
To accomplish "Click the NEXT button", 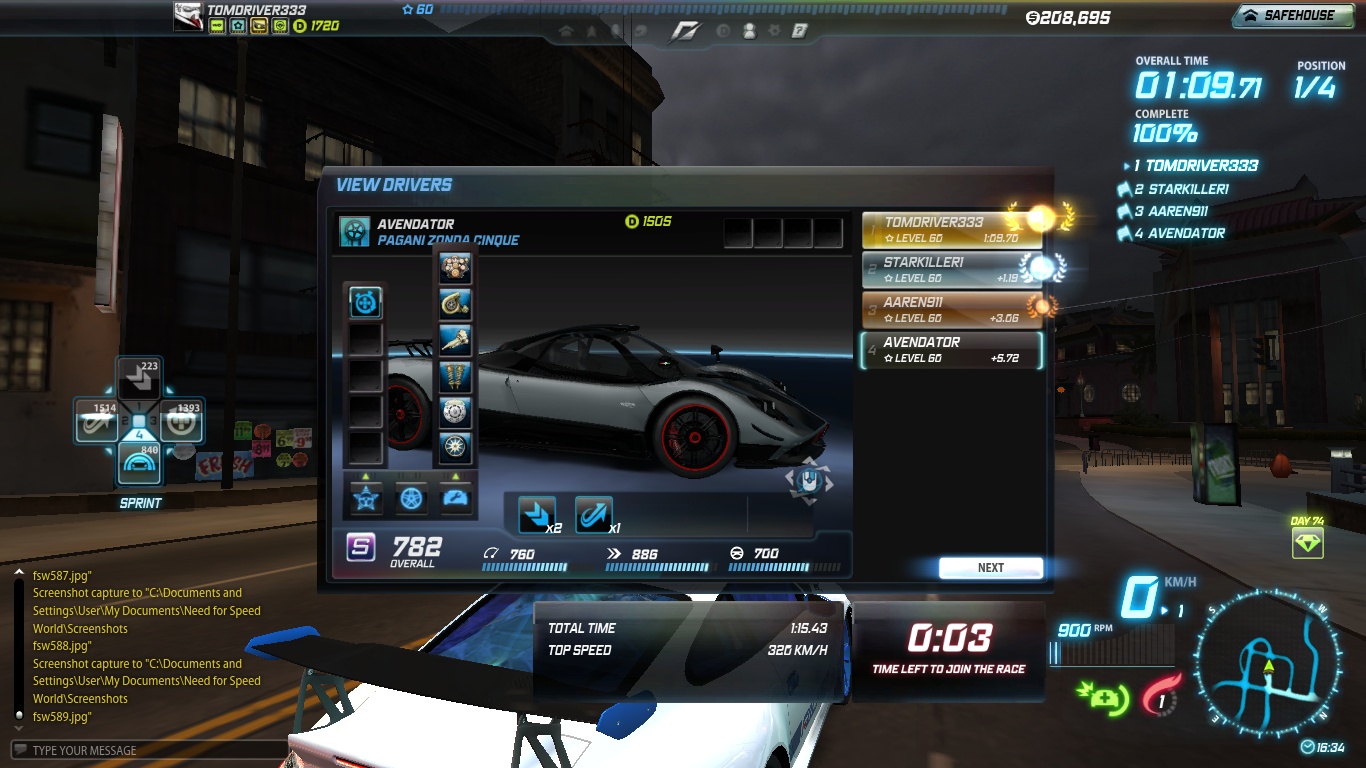I will (x=990, y=568).
